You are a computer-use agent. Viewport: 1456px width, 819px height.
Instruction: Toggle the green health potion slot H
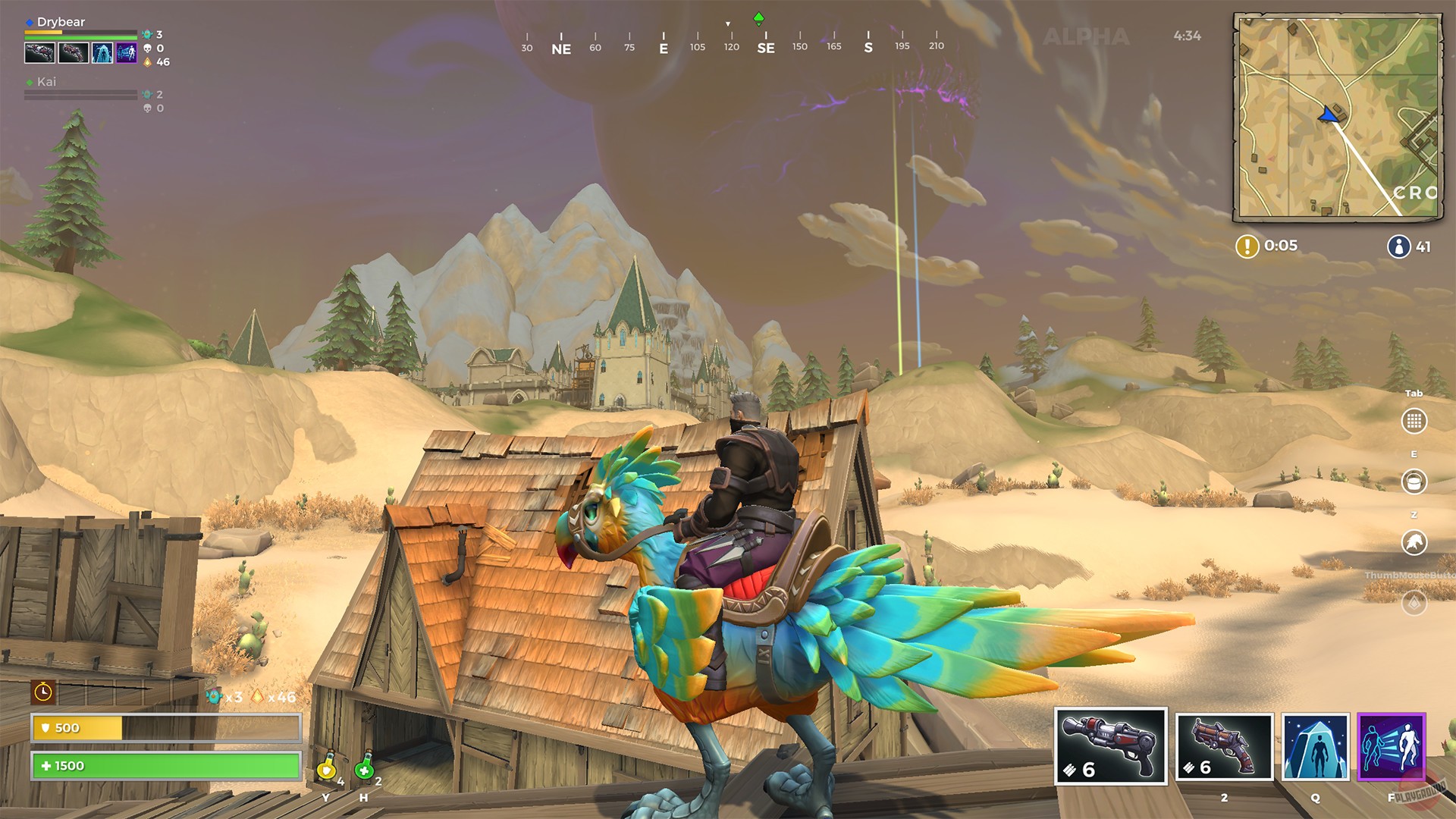pyautogui.click(x=365, y=768)
